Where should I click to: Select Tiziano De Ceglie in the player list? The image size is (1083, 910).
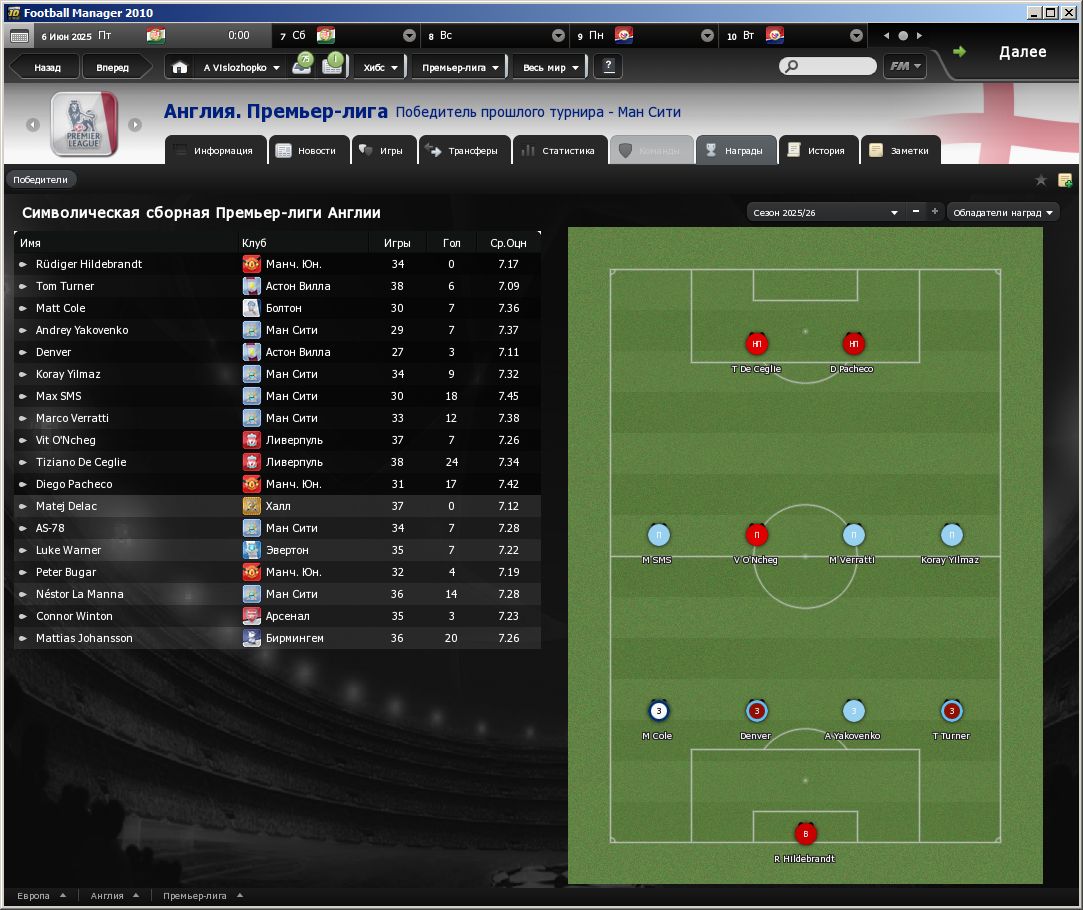81,462
